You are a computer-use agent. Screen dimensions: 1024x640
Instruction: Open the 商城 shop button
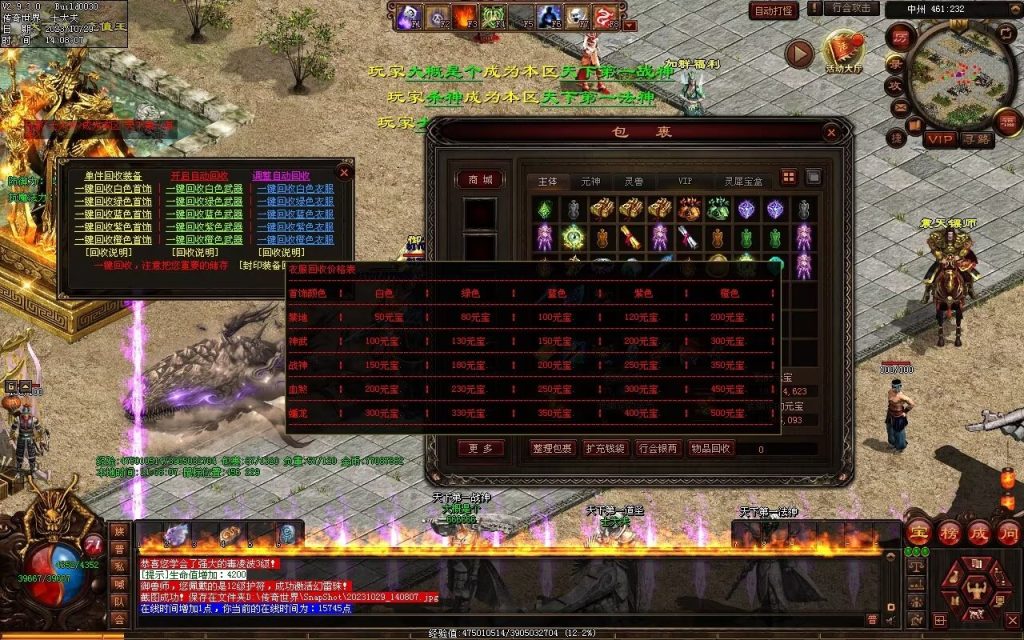coord(480,180)
